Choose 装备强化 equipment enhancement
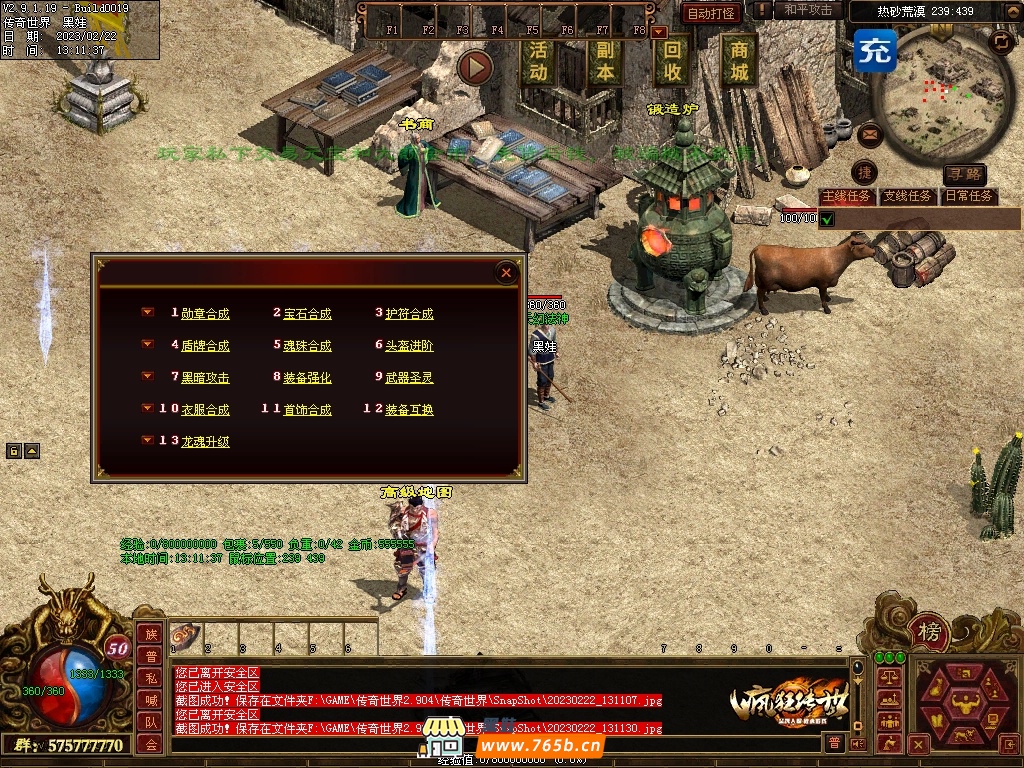 pyautogui.click(x=307, y=377)
